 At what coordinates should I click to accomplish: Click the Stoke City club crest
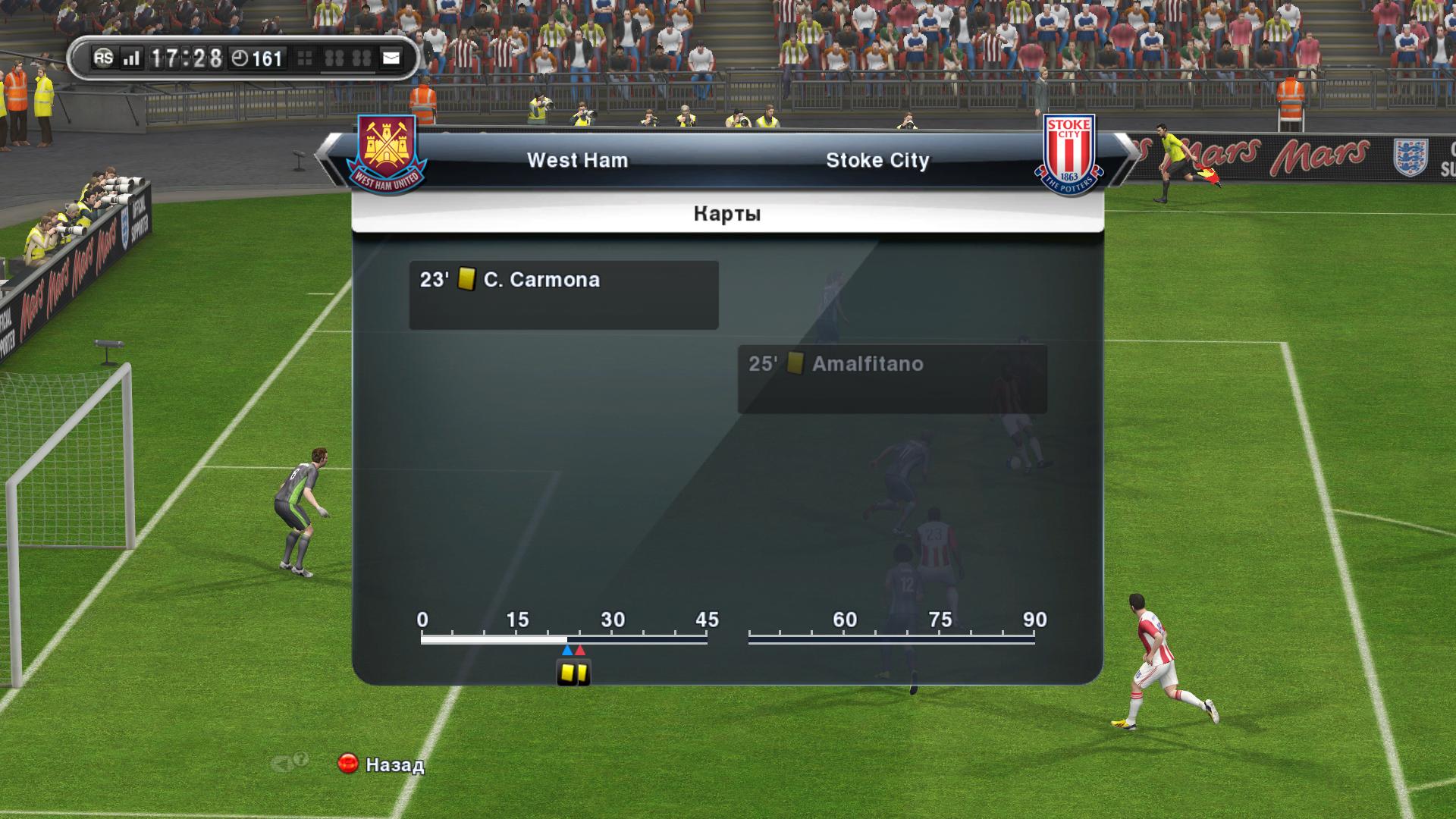click(1068, 155)
